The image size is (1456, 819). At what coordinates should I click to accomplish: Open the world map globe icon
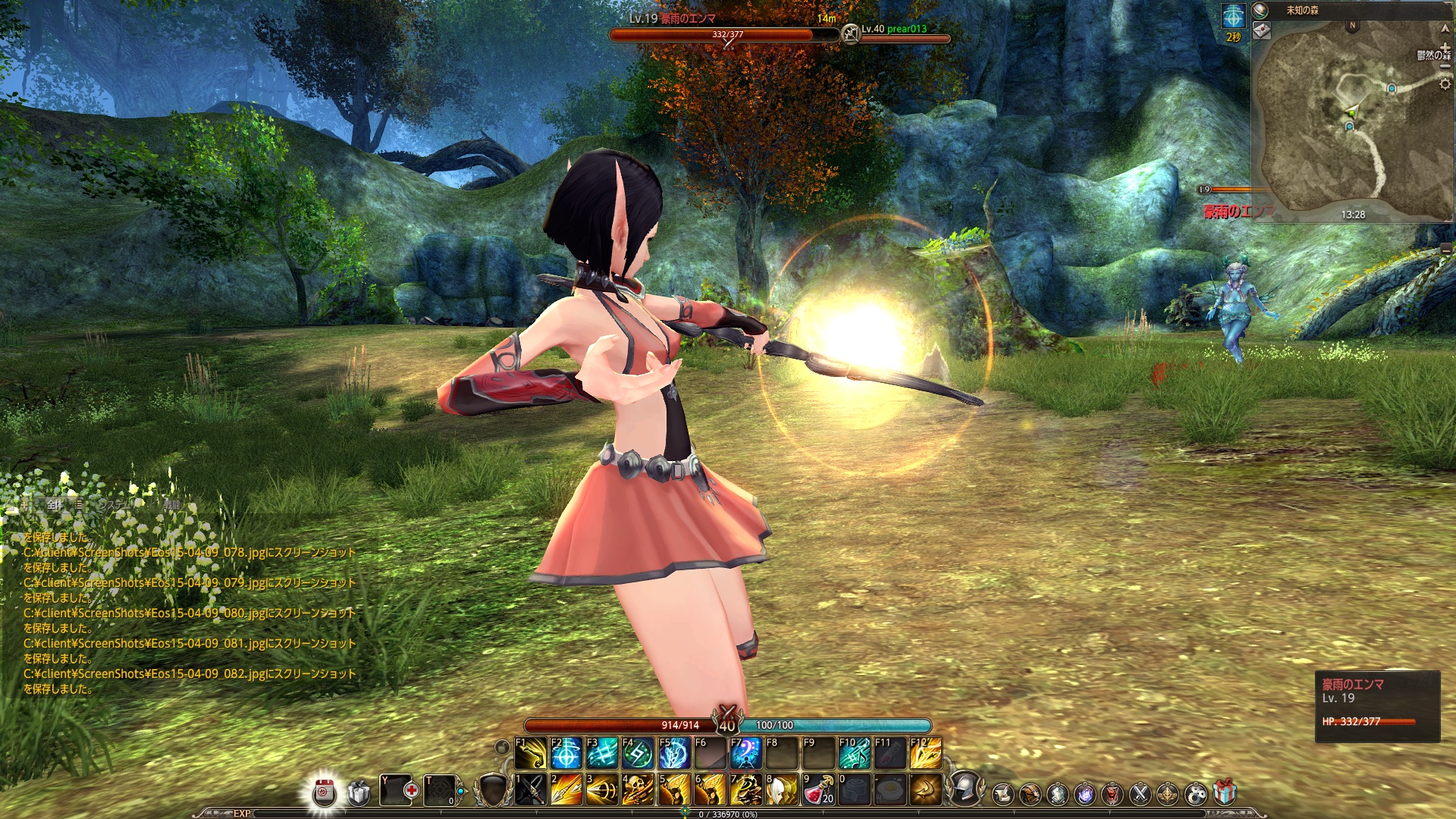click(x=1260, y=11)
